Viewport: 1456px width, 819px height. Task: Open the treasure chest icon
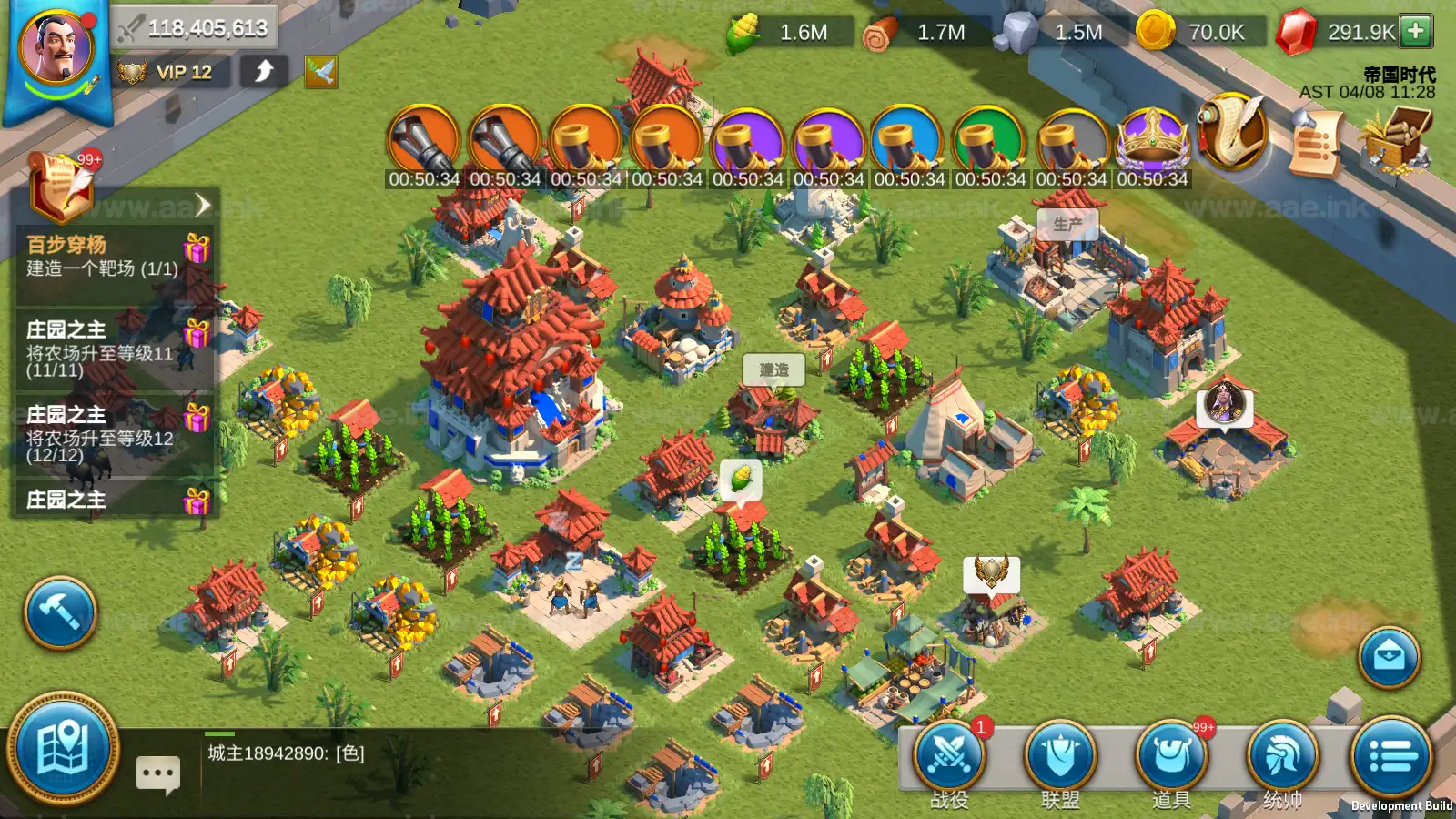tap(1394, 138)
